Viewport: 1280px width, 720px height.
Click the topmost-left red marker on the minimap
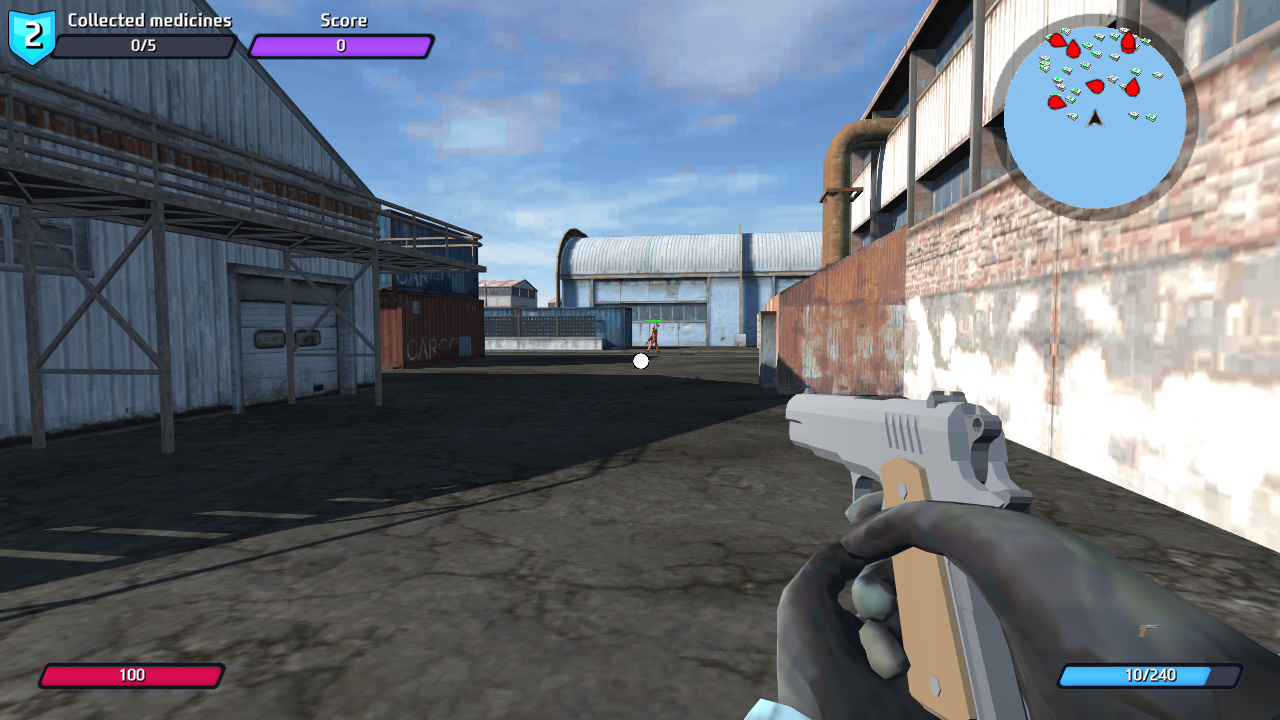pos(1058,40)
